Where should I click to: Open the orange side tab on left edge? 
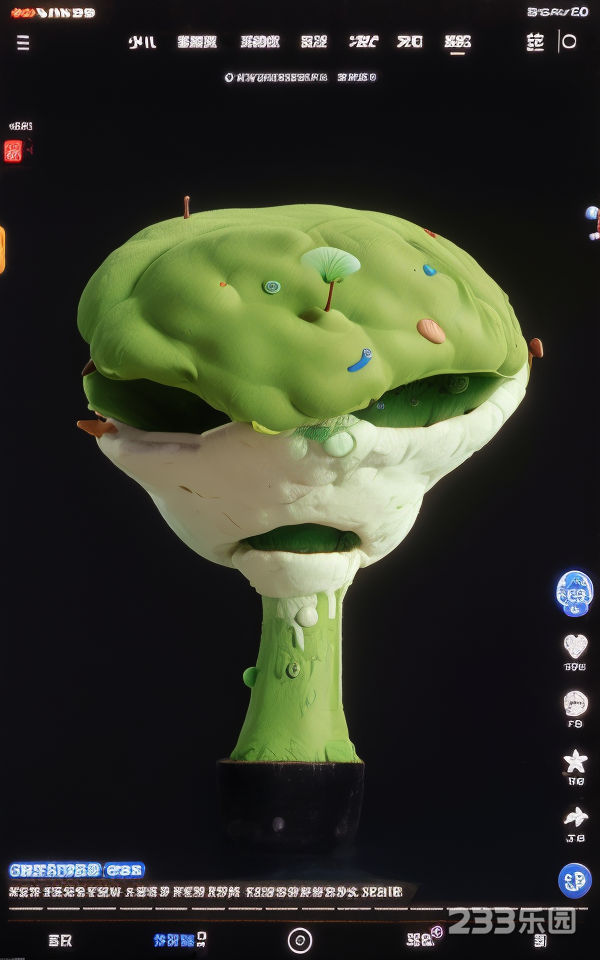[x=2, y=249]
